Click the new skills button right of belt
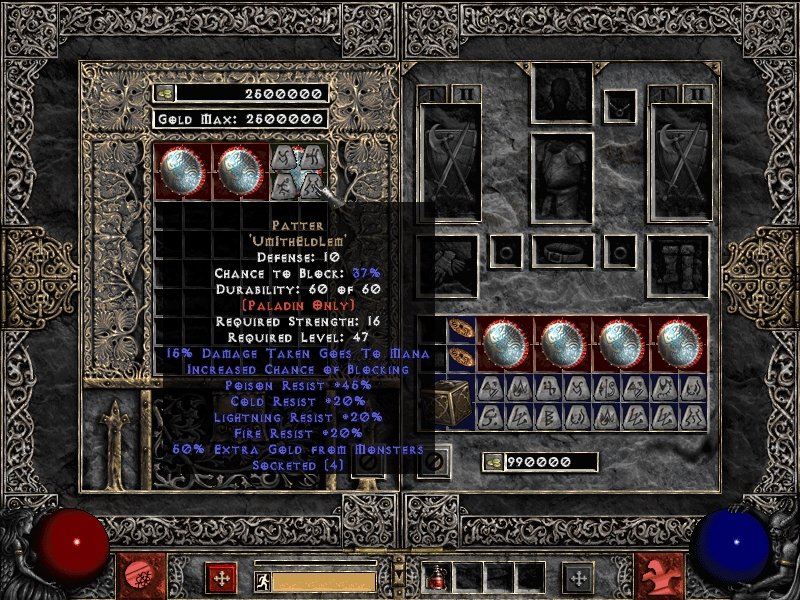 point(578,577)
